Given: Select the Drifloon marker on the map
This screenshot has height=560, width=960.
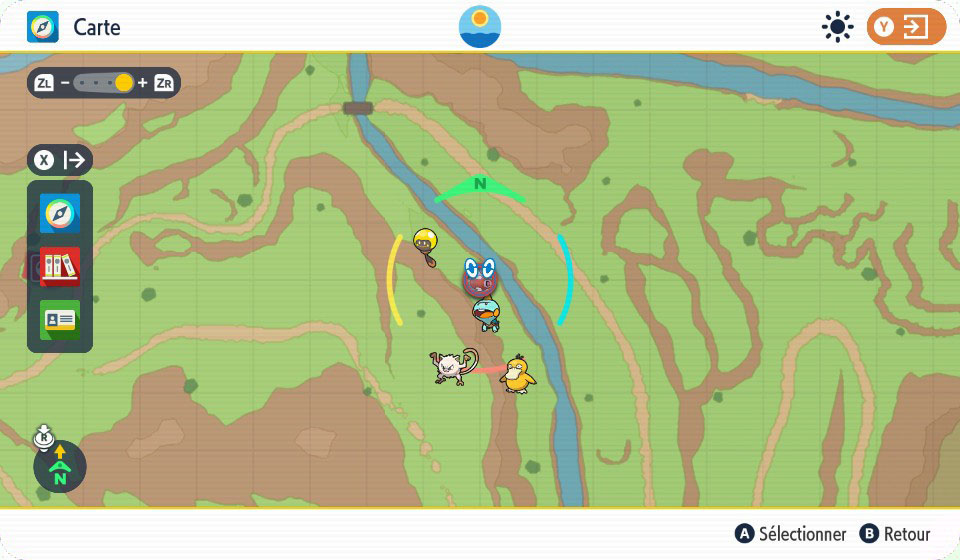Looking at the screenshot, I should [x=426, y=243].
